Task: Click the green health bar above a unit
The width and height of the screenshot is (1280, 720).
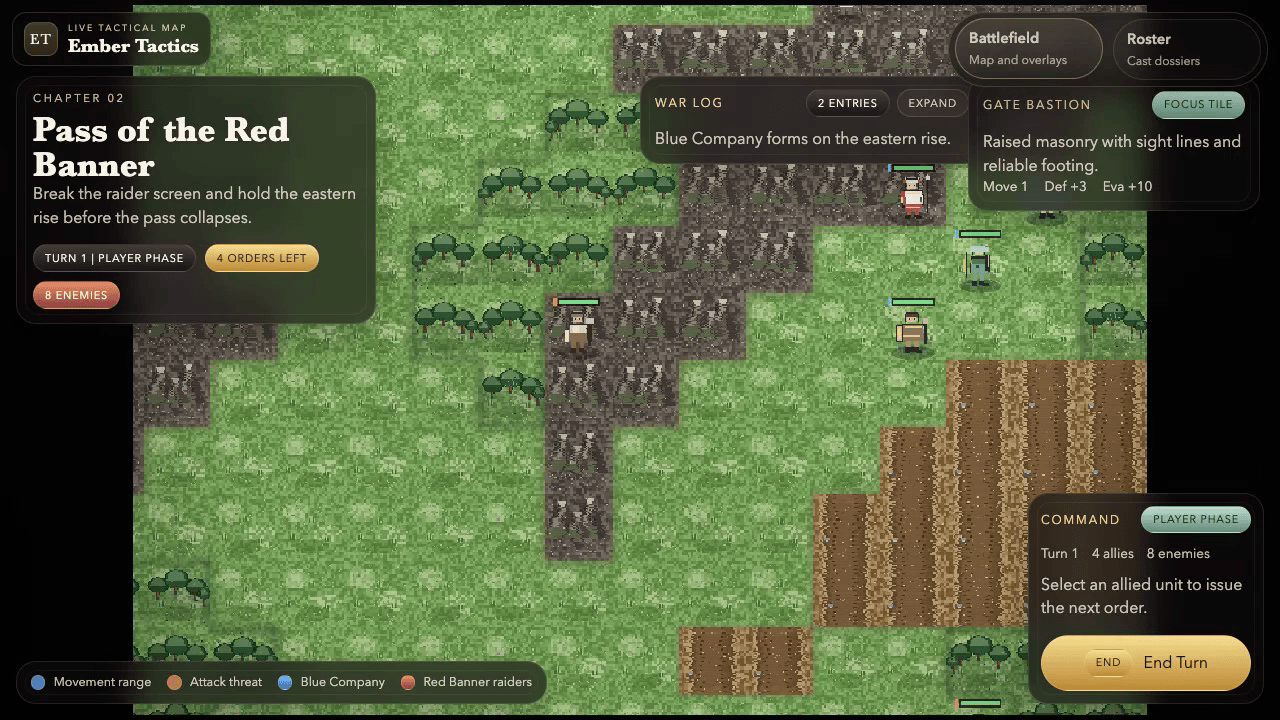Action: click(911, 301)
